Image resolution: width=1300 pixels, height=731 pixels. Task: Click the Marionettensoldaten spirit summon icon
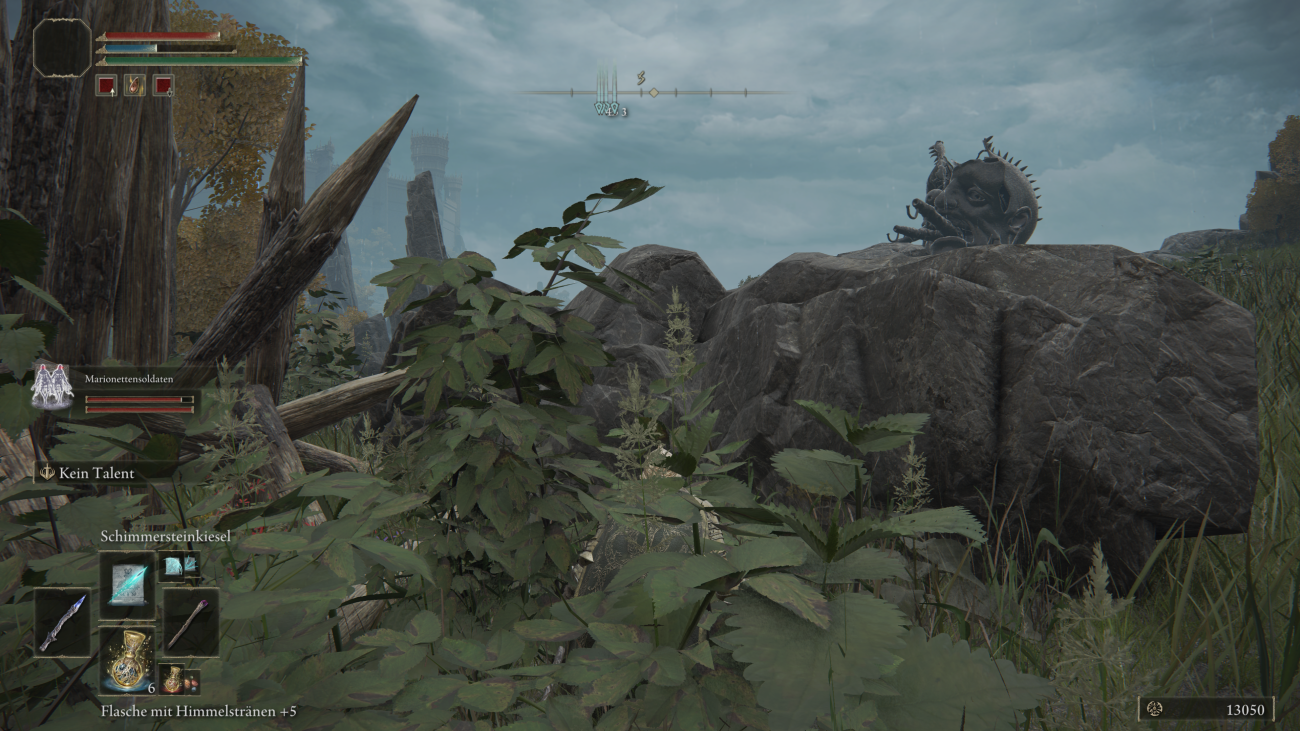[x=52, y=387]
